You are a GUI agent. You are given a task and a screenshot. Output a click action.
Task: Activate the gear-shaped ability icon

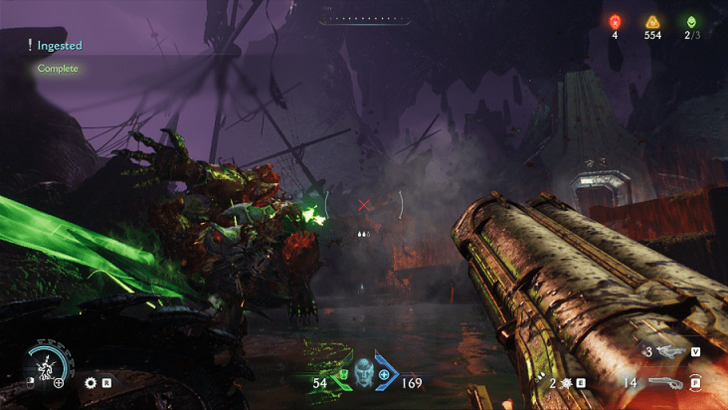point(91,382)
